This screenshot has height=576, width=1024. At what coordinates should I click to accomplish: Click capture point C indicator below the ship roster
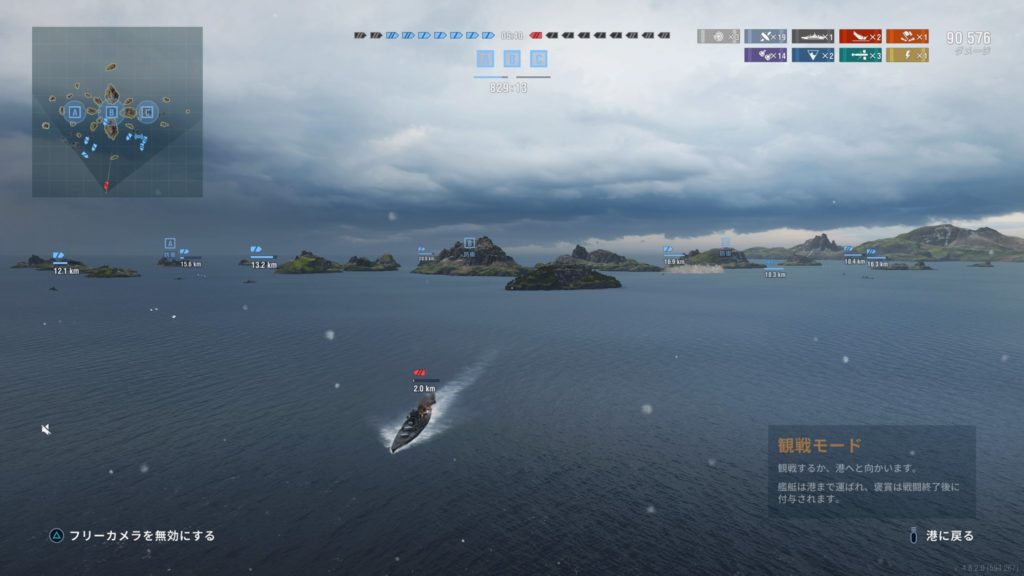tap(539, 58)
